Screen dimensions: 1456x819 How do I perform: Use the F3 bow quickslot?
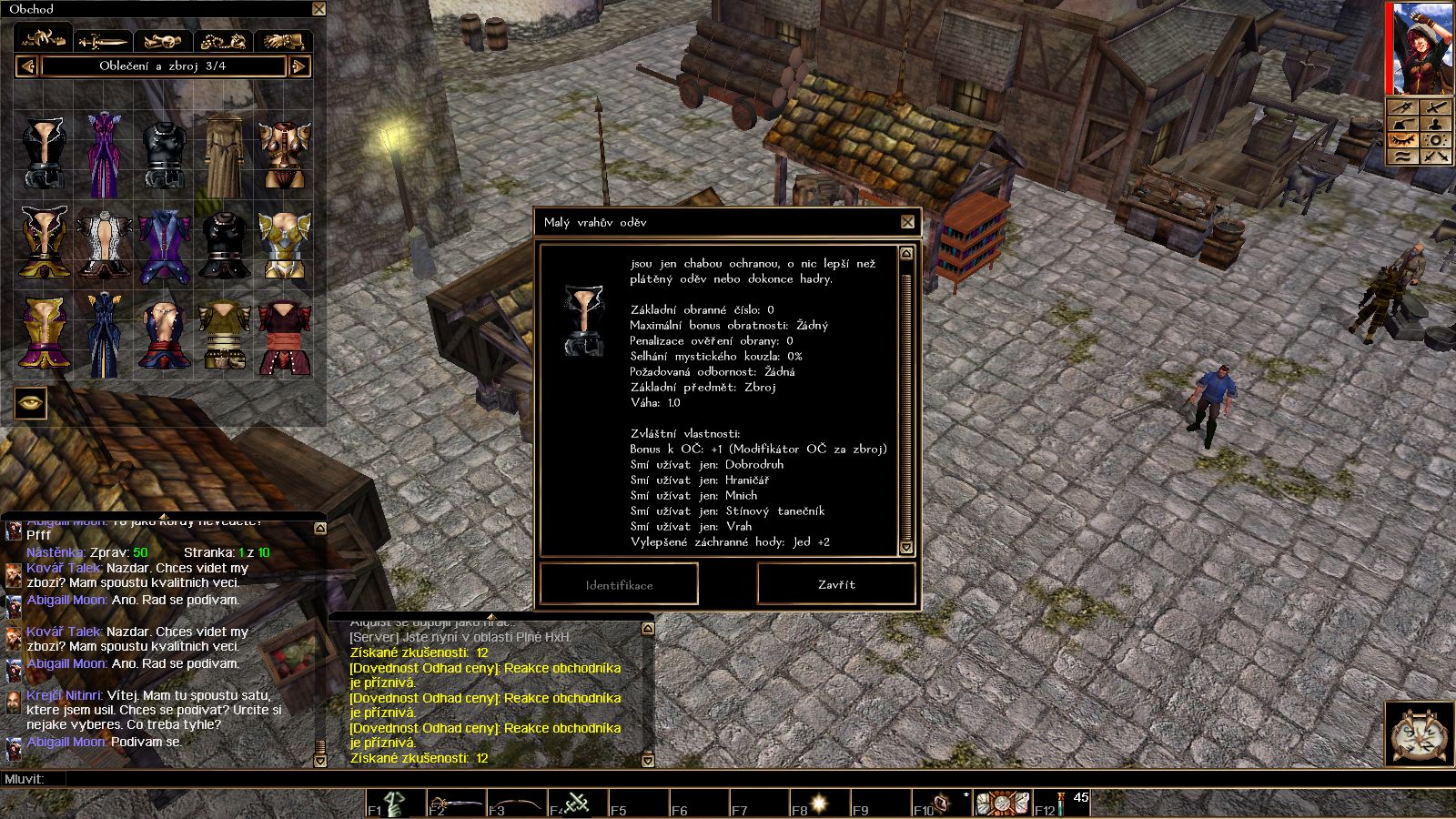516,804
